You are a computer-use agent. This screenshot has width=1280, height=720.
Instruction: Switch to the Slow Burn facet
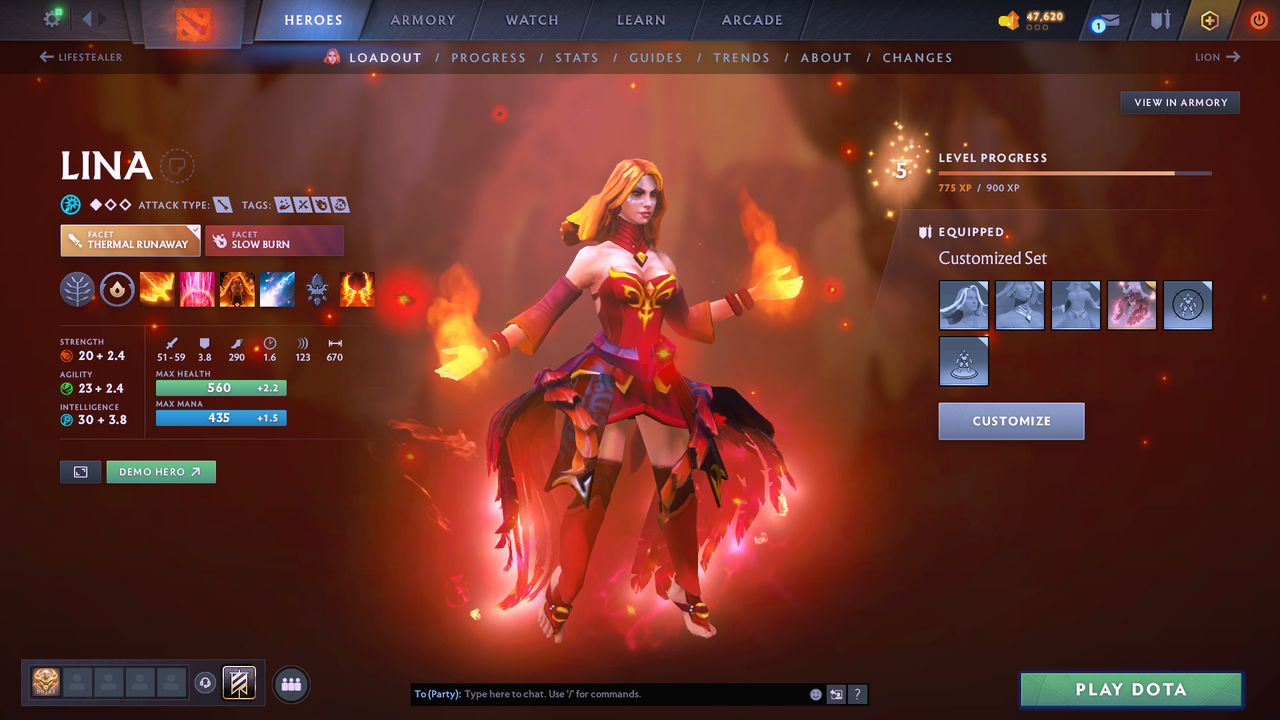coord(275,240)
